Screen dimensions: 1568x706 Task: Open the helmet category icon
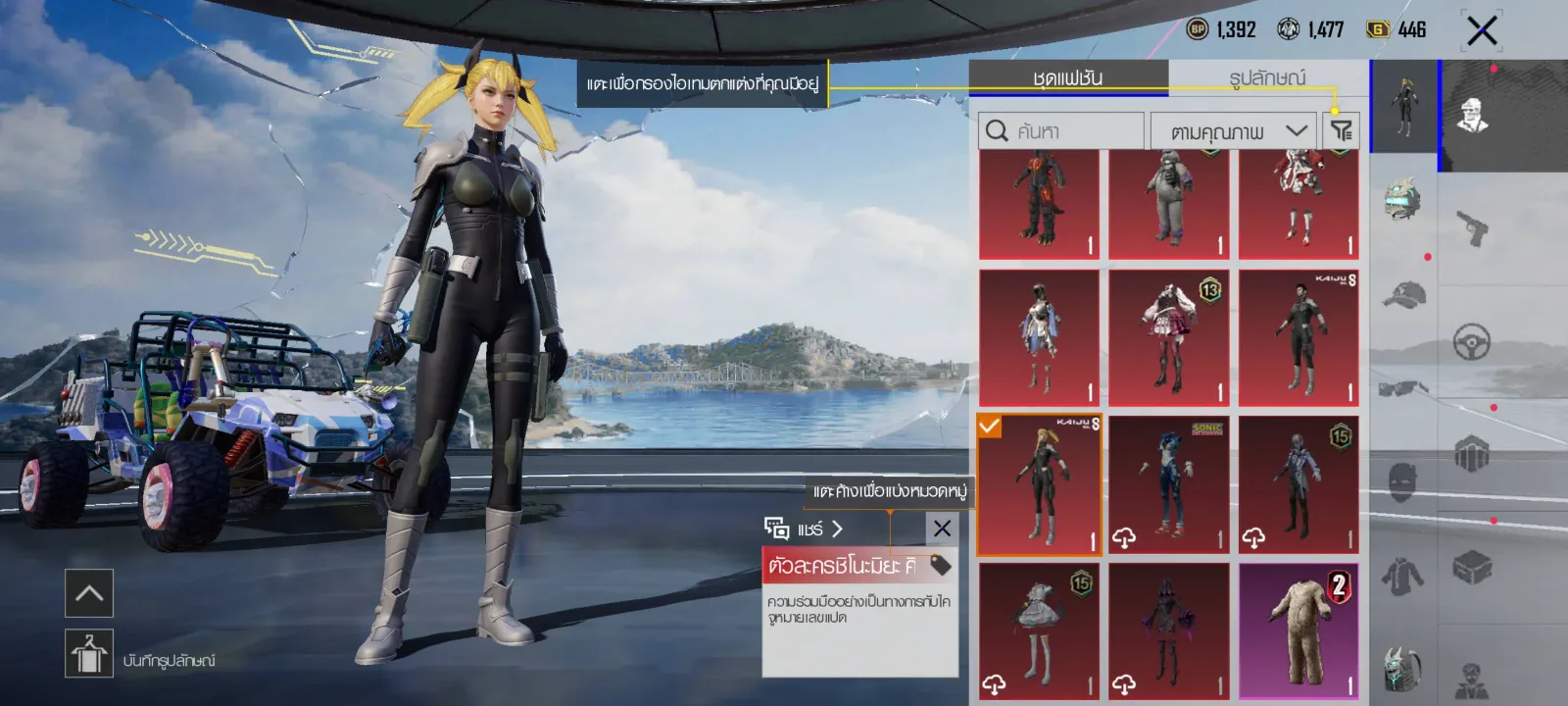[x=1402, y=200]
